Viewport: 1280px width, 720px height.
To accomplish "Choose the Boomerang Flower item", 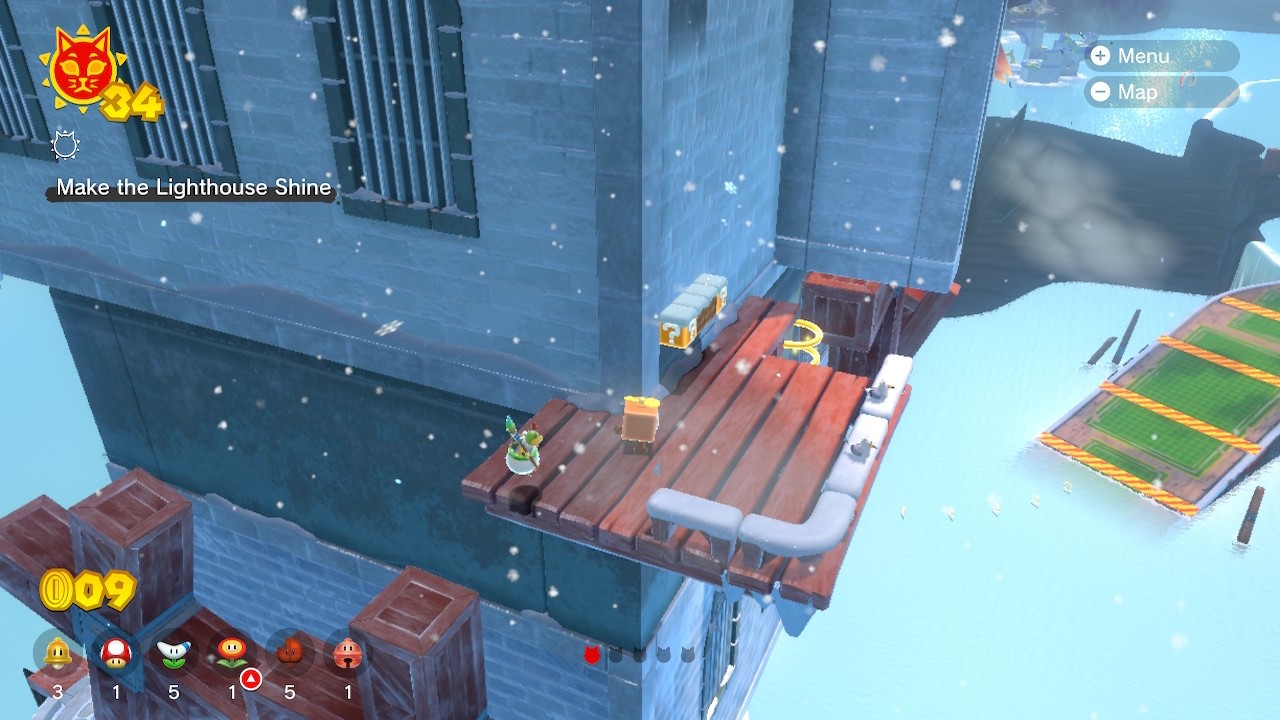I will 174,653.
